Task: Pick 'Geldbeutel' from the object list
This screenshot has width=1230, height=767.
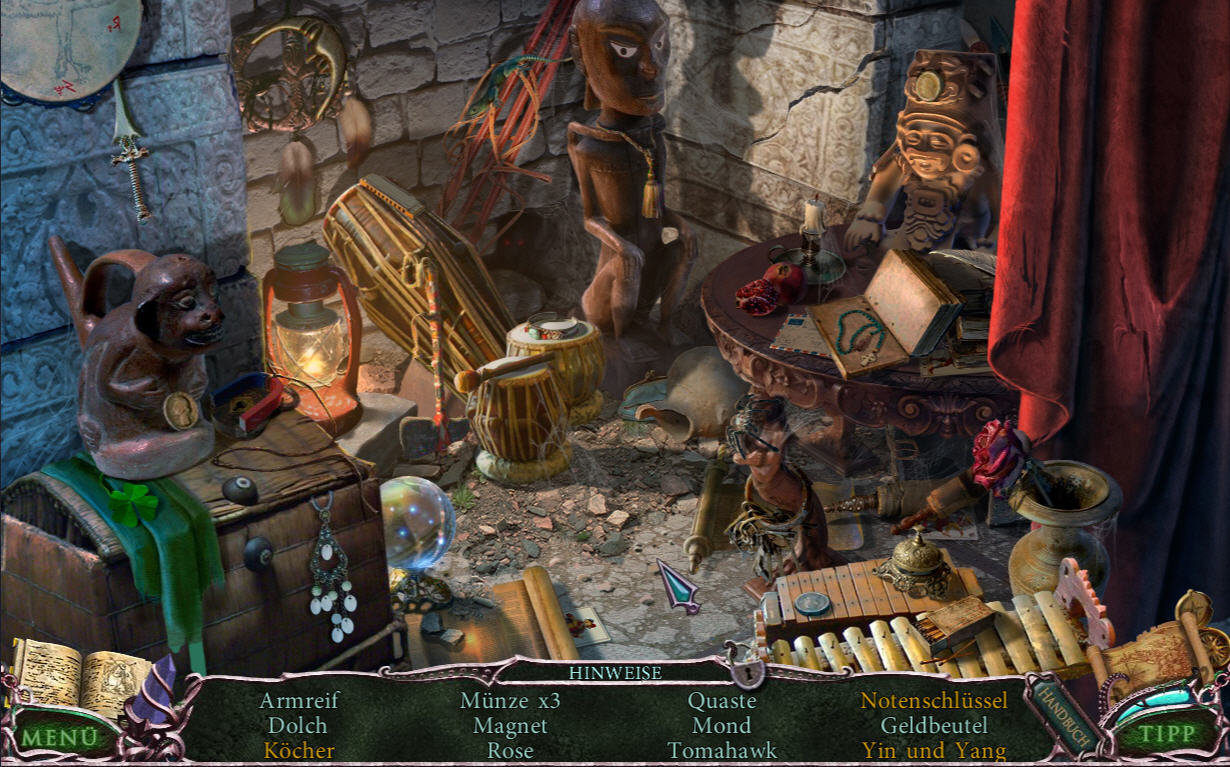Action: coord(934,726)
